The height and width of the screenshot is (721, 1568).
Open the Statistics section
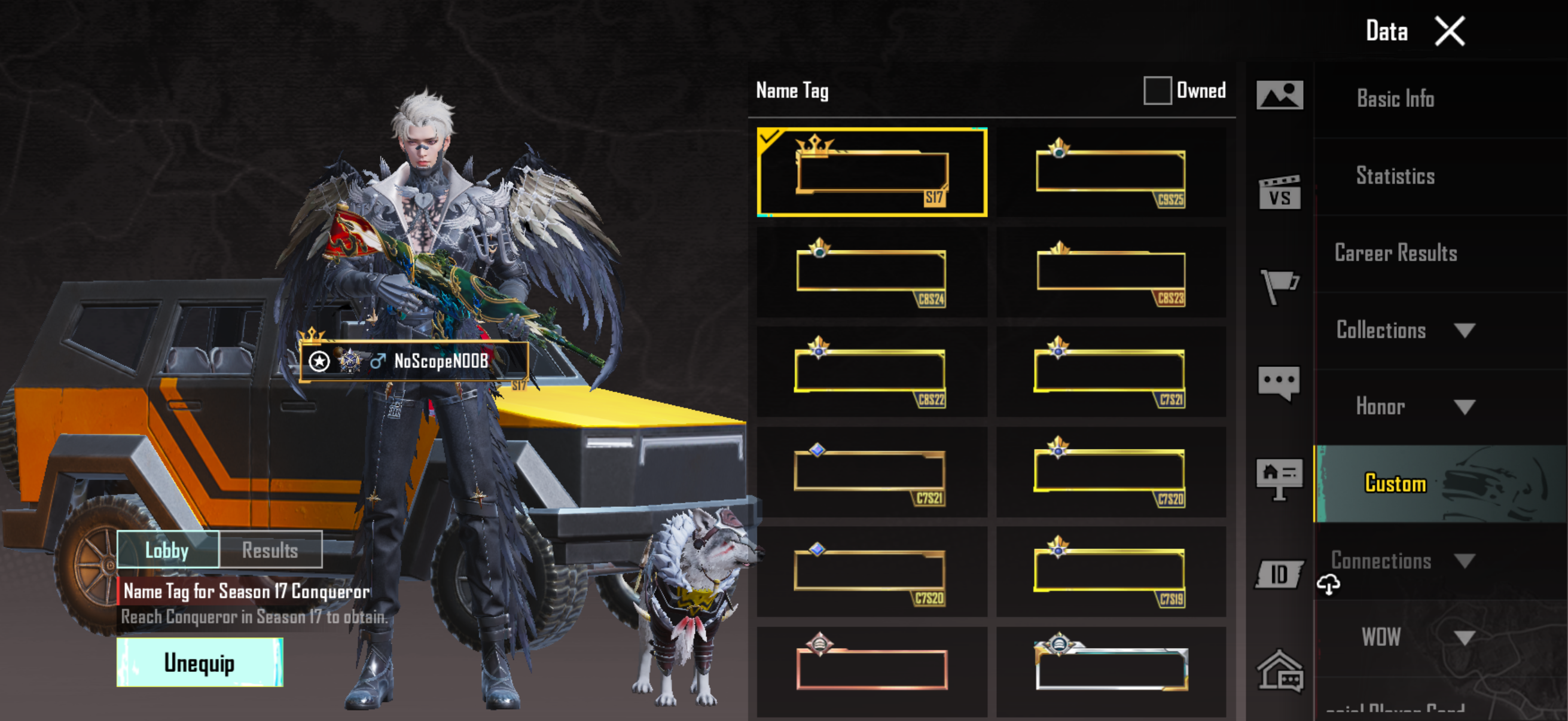[1395, 176]
